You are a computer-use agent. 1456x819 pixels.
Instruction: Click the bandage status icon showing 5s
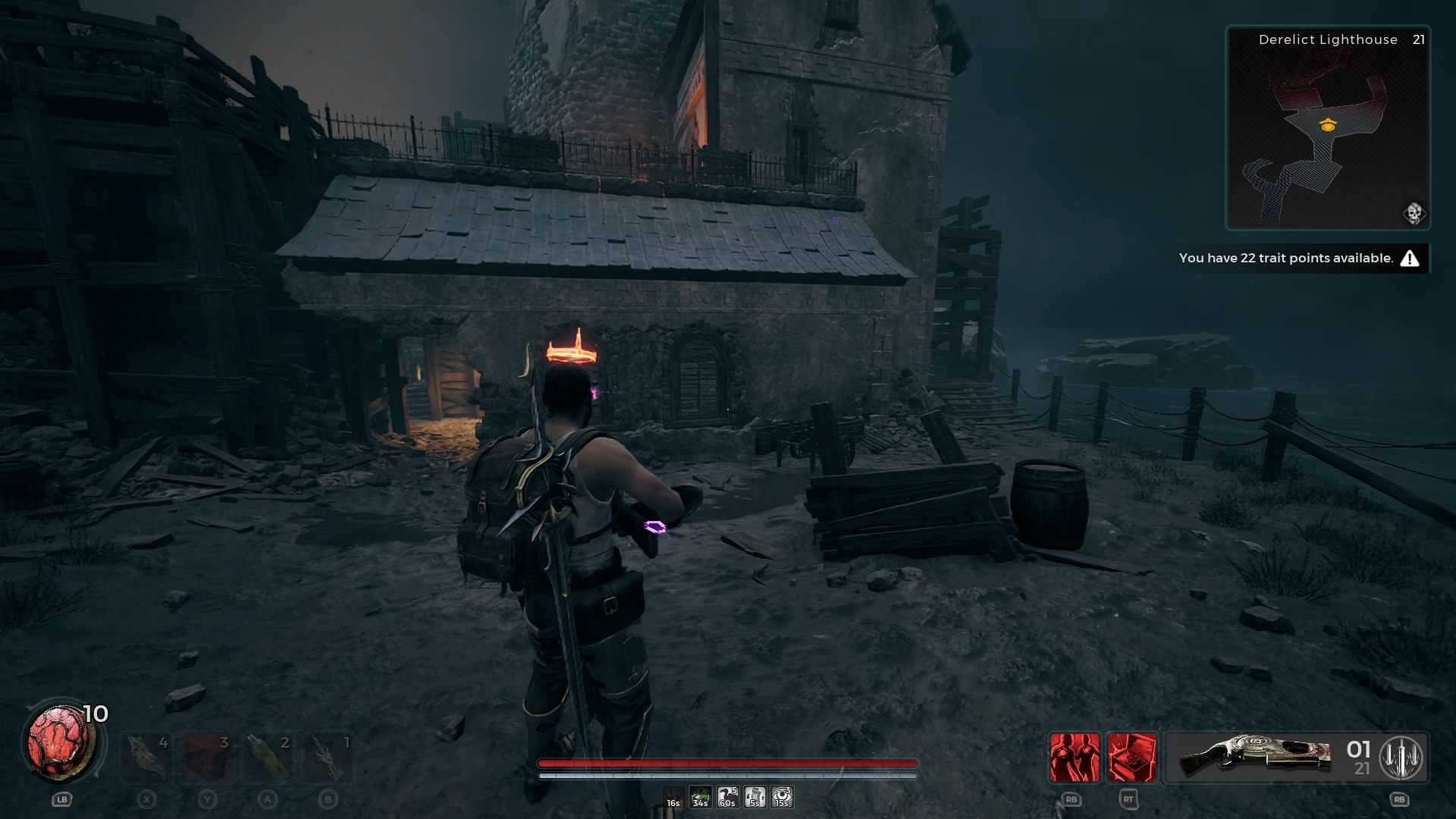point(754,795)
